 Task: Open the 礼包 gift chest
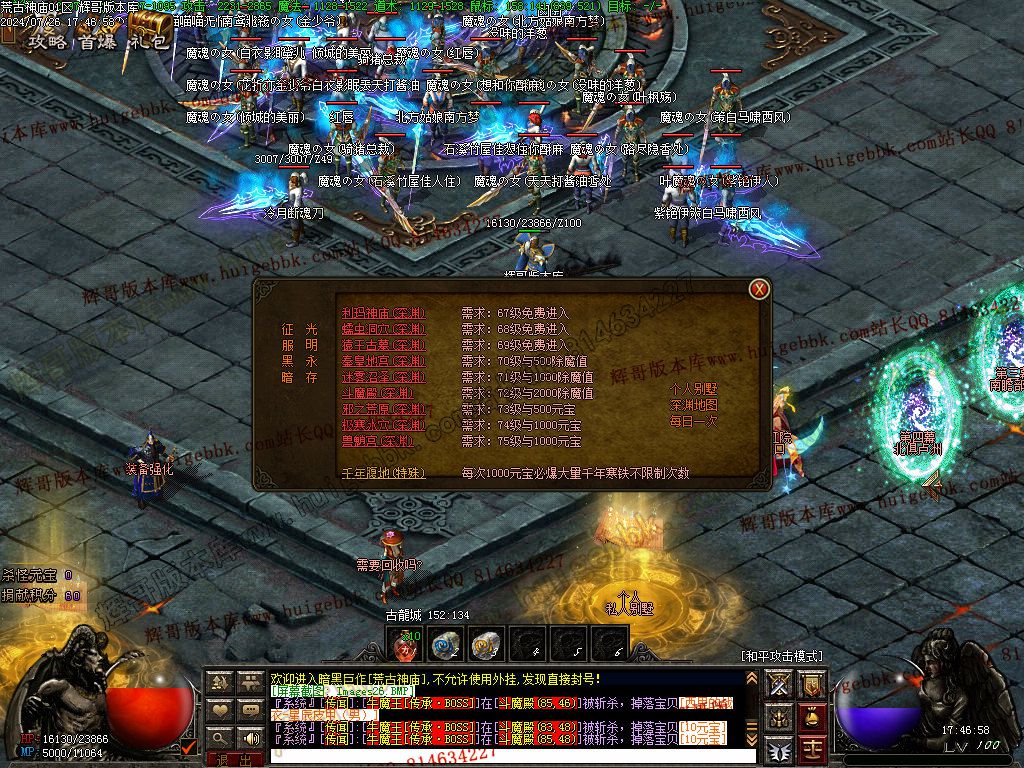coord(150,38)
